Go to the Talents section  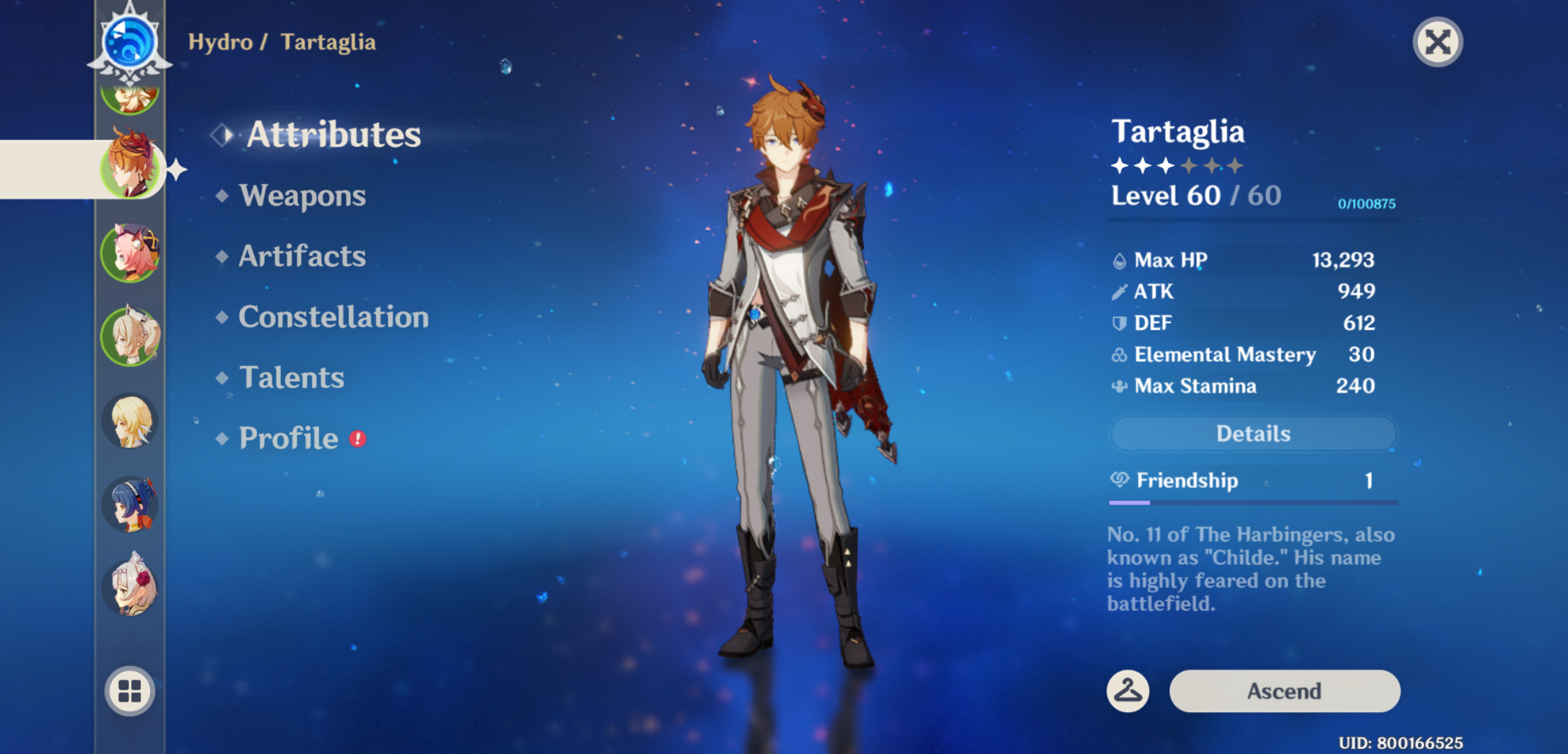point(291,378)
